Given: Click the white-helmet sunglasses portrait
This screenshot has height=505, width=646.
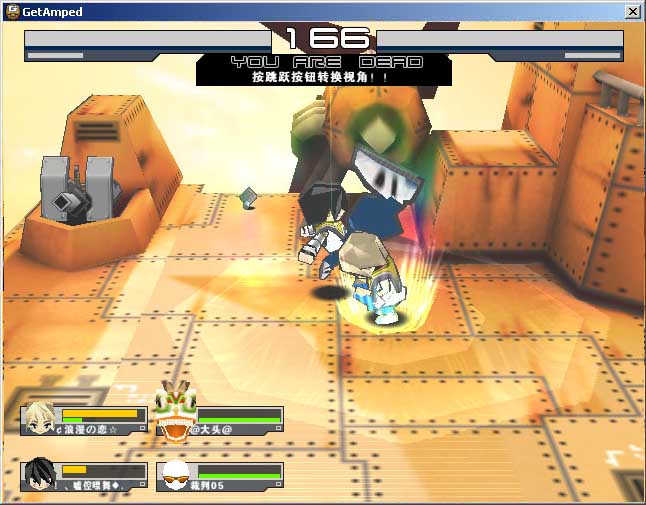Looking at the screenshot, I should click(x=176, y=475).
